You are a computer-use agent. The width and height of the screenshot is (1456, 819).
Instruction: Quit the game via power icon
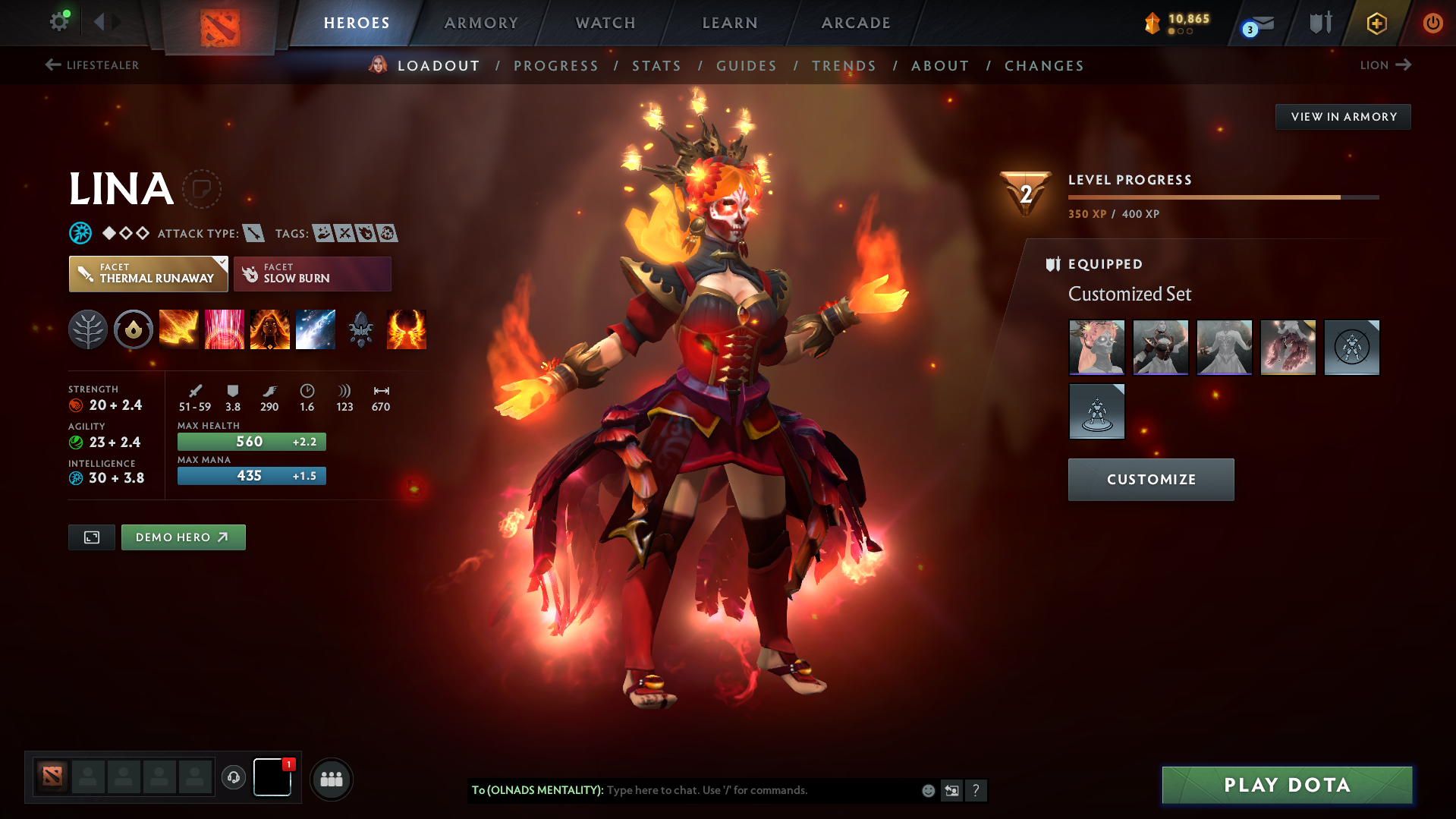[x=1432, y=23]
